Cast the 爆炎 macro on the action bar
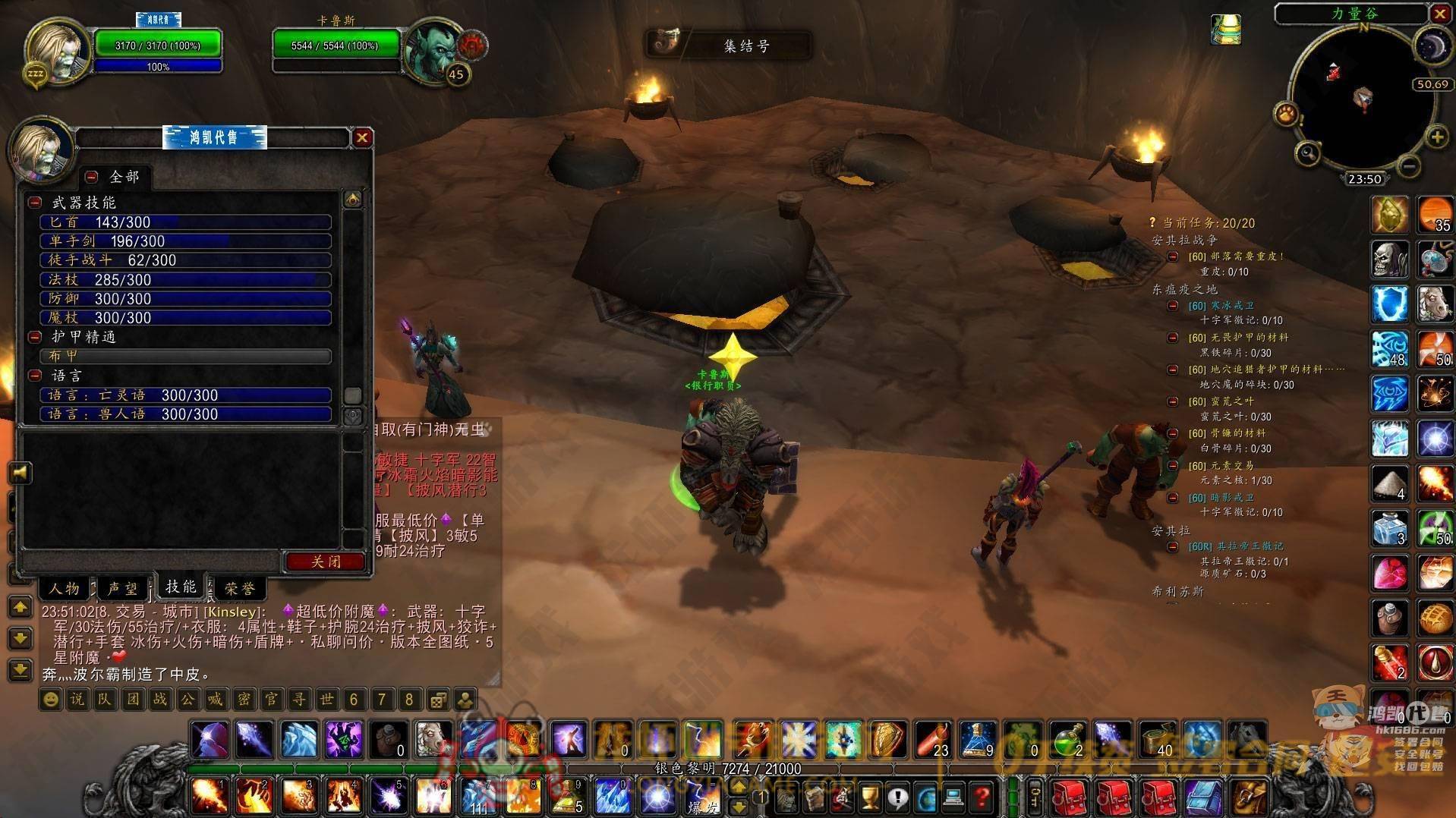1456x818 pixels. [702, 798]
